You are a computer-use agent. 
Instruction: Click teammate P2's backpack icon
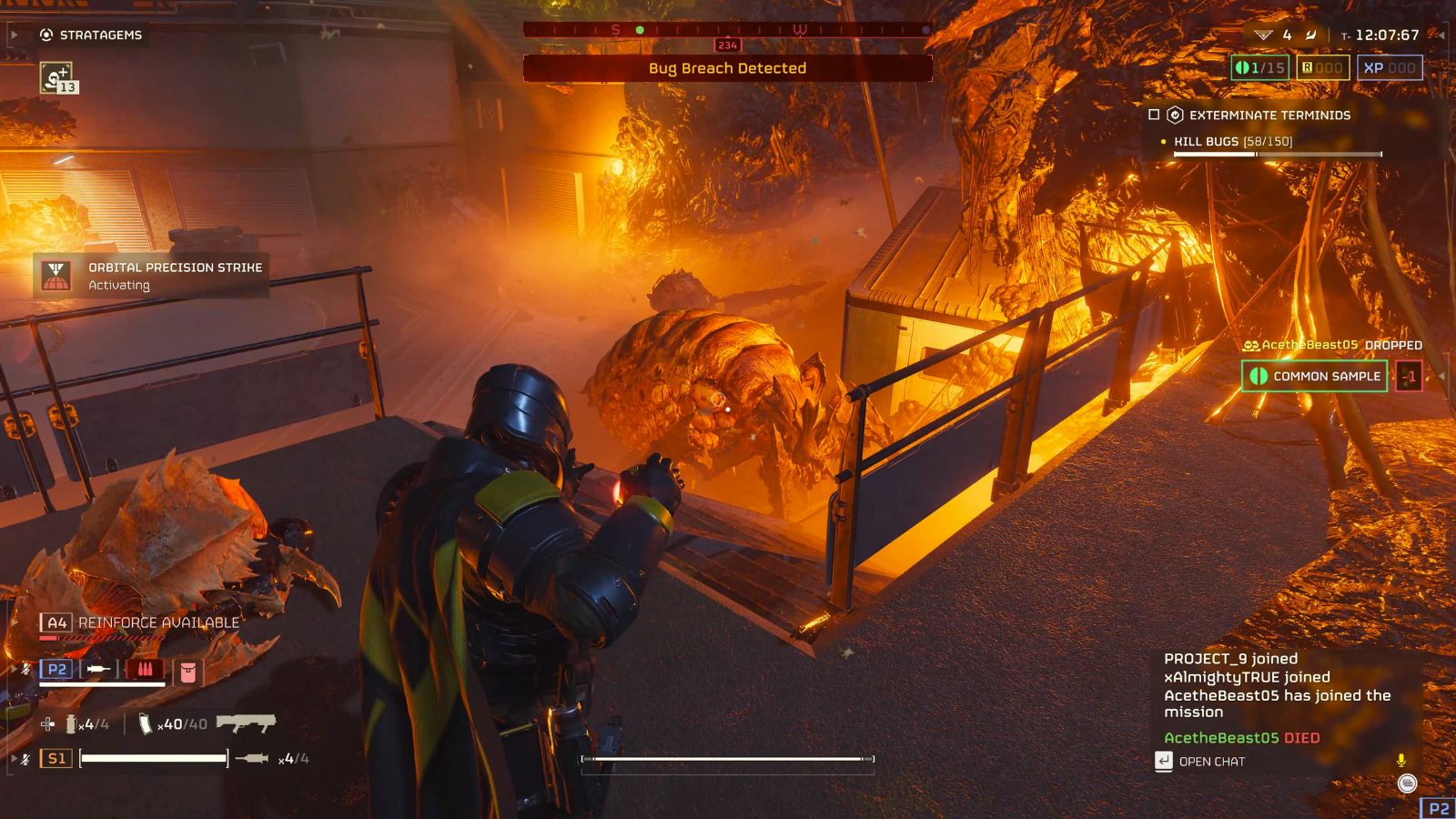187,672
